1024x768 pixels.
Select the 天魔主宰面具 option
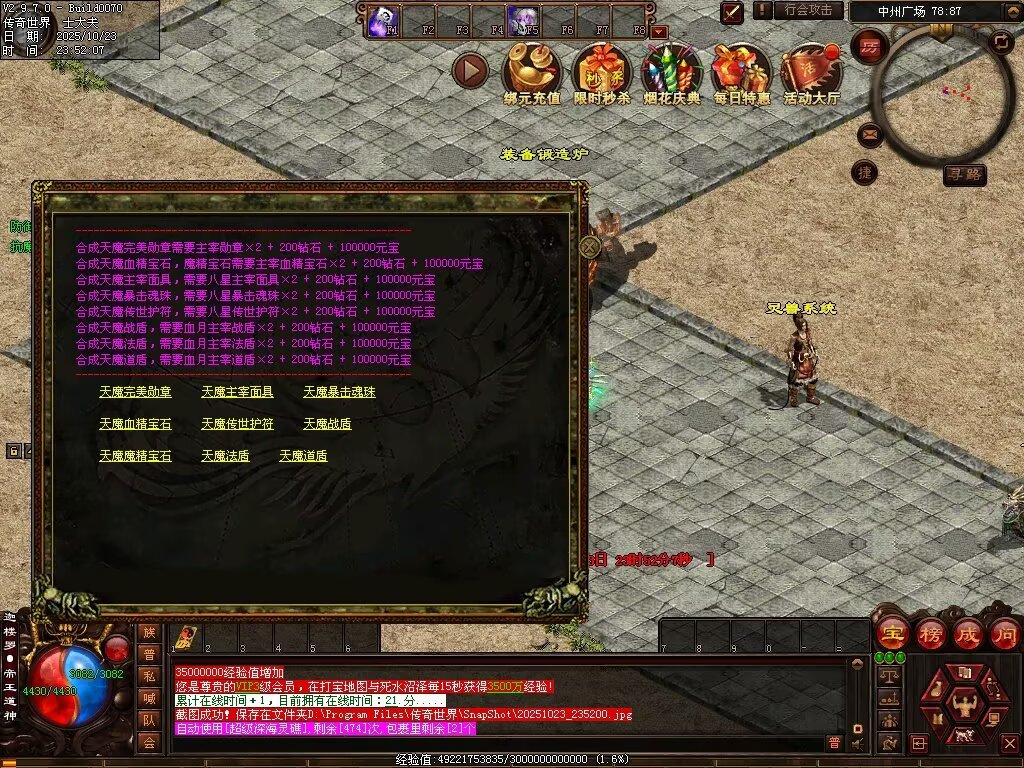[237, 392]
